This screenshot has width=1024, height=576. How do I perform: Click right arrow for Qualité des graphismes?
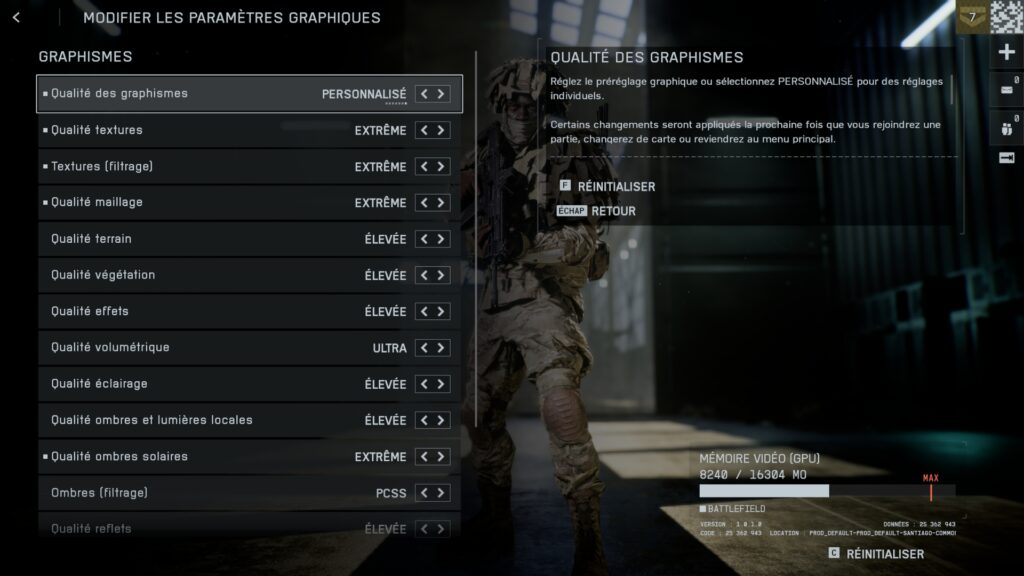click(x=441, y=94)
